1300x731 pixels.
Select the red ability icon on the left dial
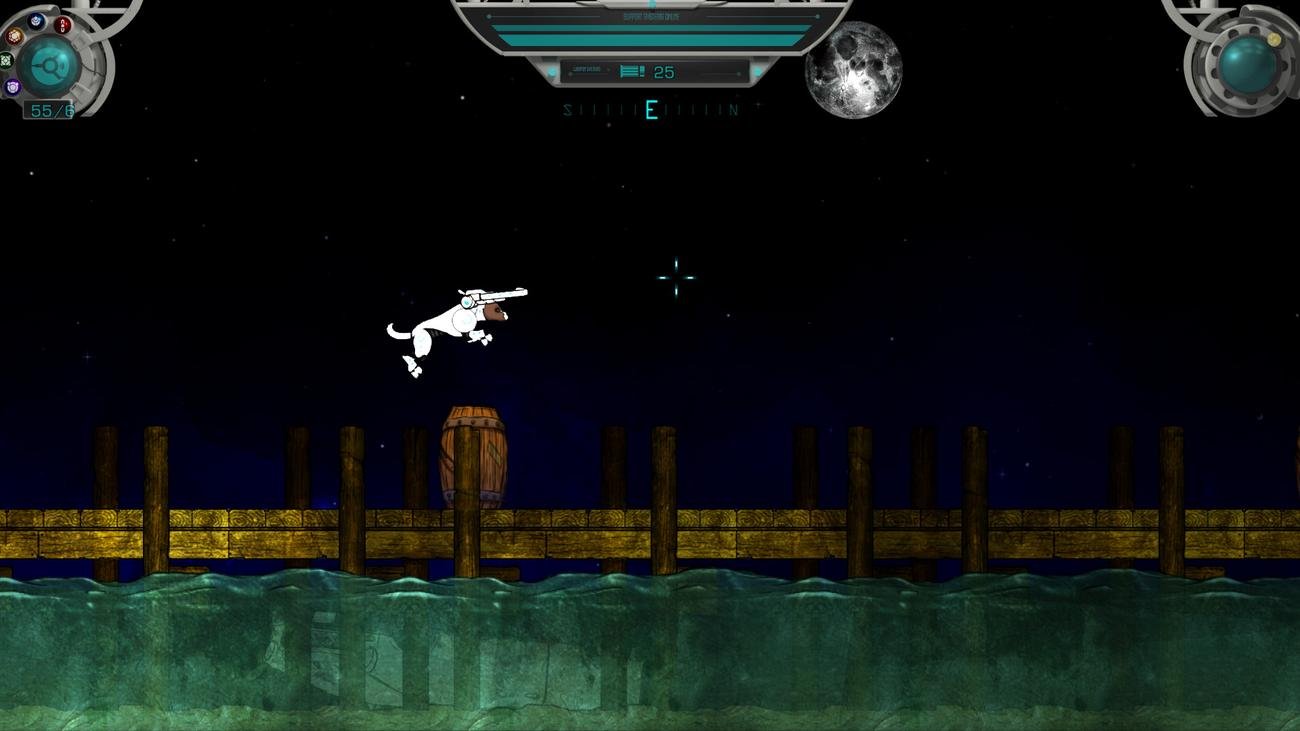pyautogui.click(x=62, y=25)
